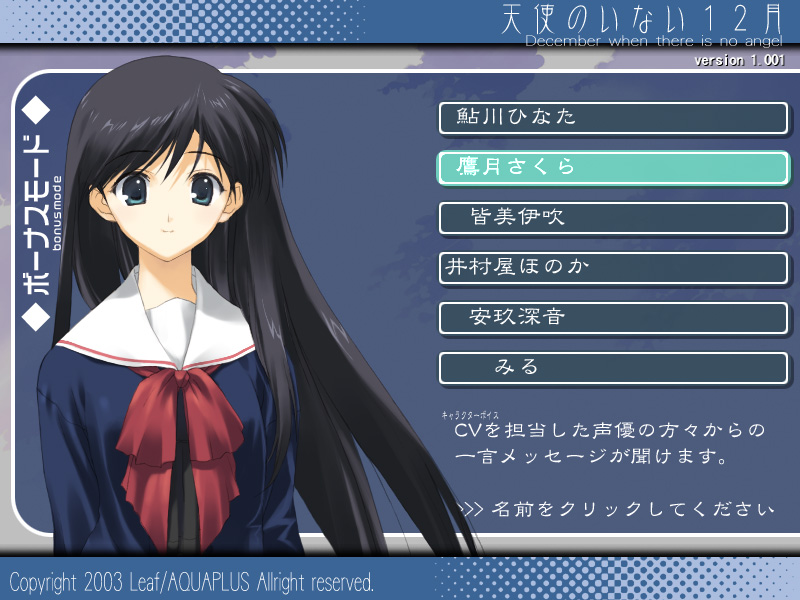This screenshot has height=600, width=800.
Task: Choose the highlighted 鷹月さくら entry
Action: point(613,168)
